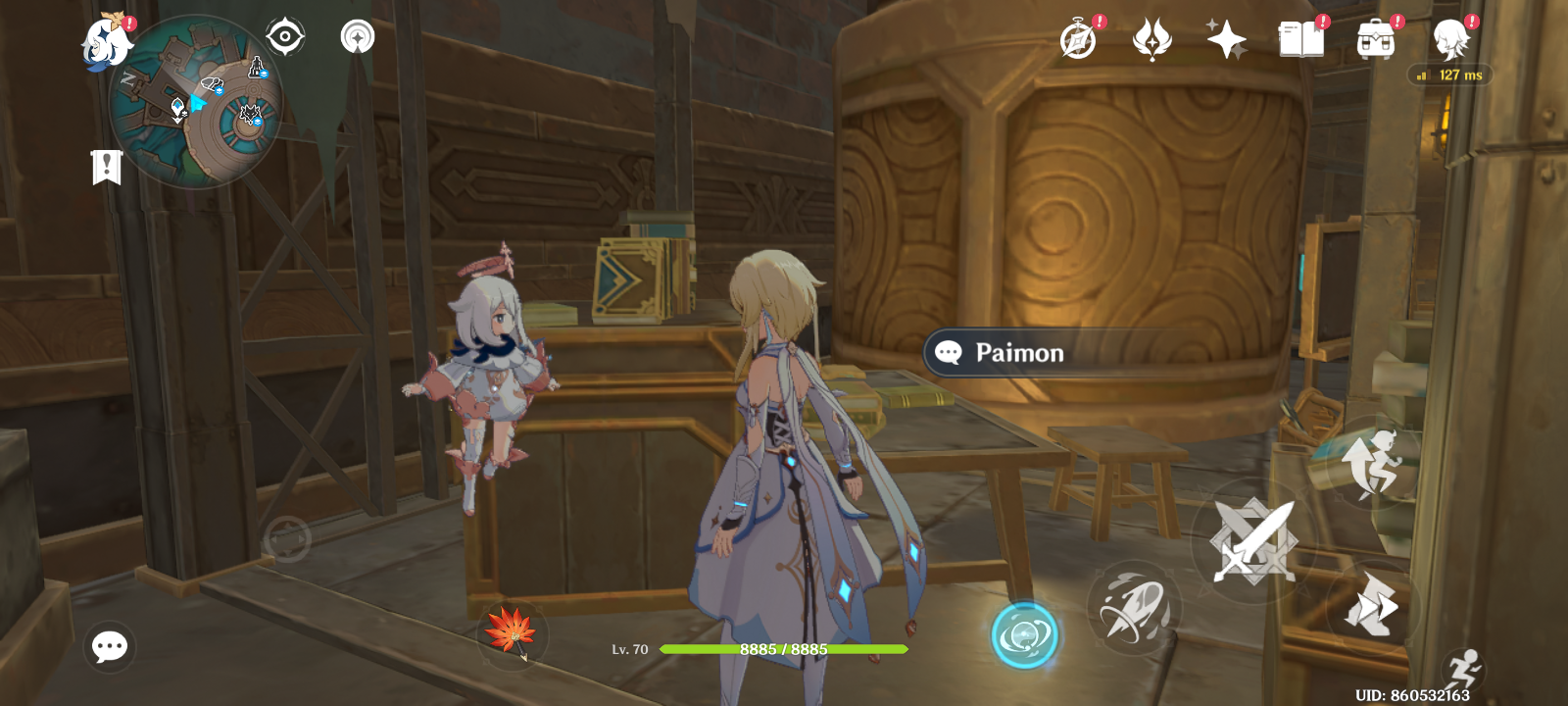Viewport: 1568px width, 706px height.
Task: Tap the 127 ms ping indicator
Action: click(1453, 75)
